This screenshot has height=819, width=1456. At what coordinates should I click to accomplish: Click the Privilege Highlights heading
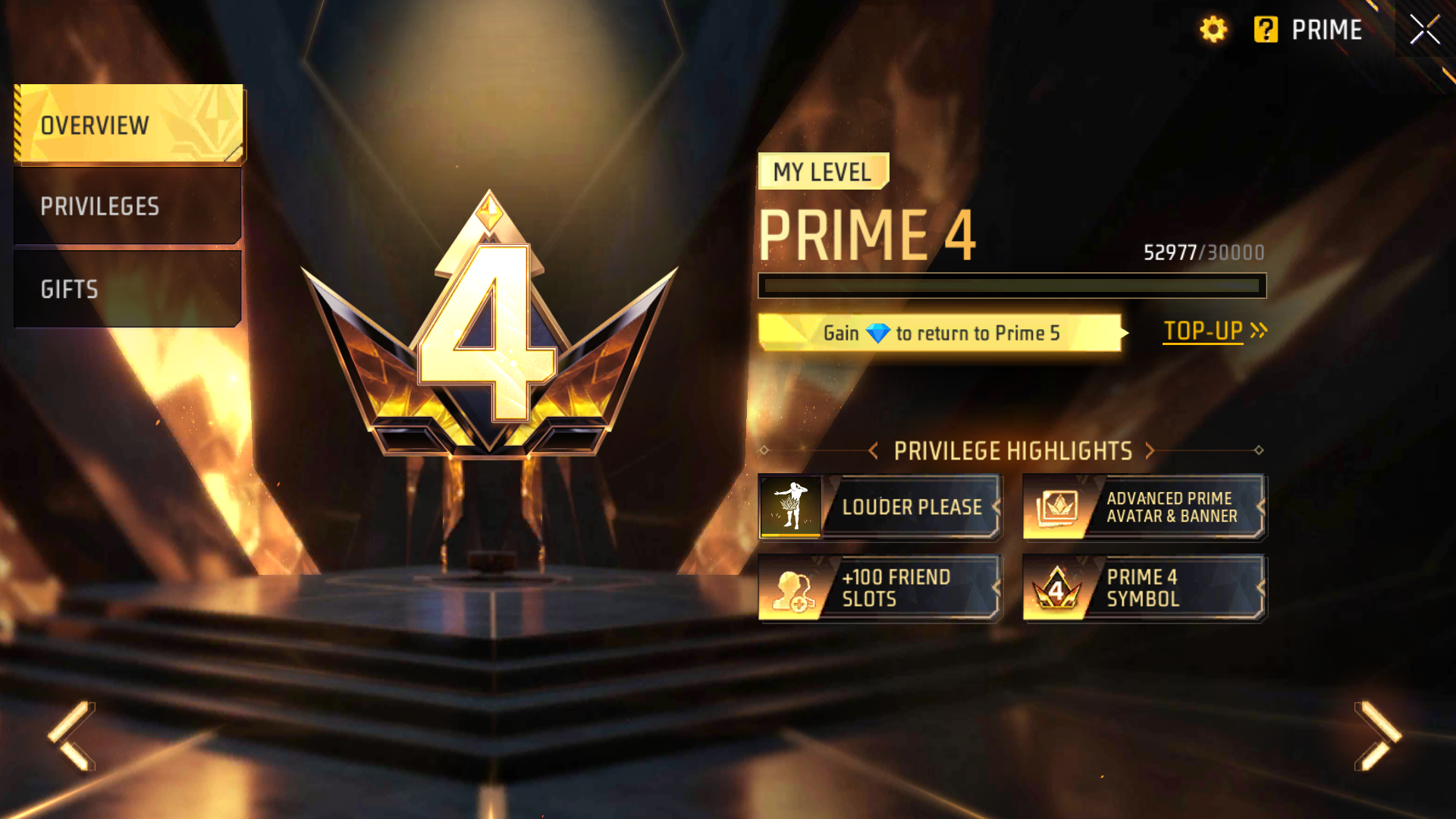pos(1012,451)
